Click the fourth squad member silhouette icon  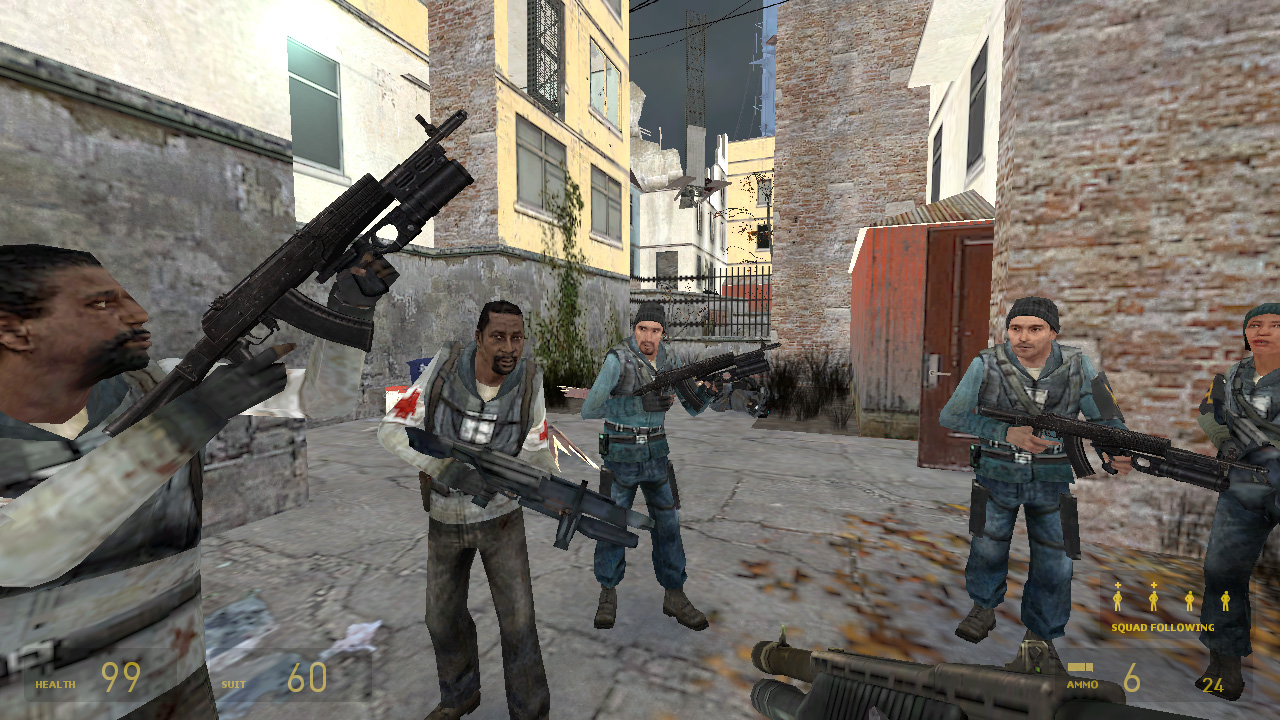pyautogui.click(x=1226, y=600)
